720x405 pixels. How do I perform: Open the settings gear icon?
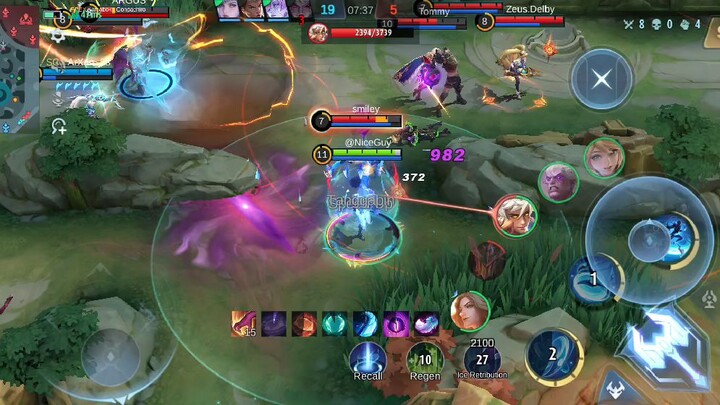59,34
